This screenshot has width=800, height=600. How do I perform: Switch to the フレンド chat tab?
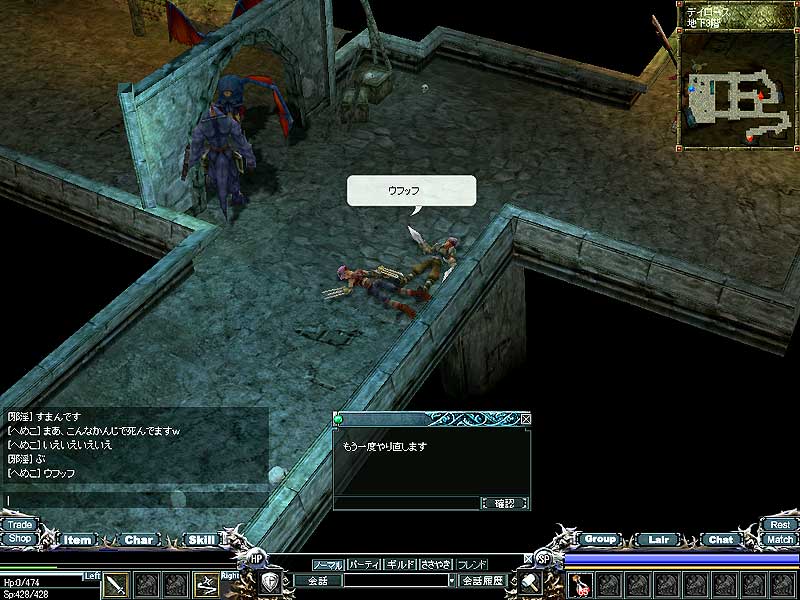pos(472,565)
